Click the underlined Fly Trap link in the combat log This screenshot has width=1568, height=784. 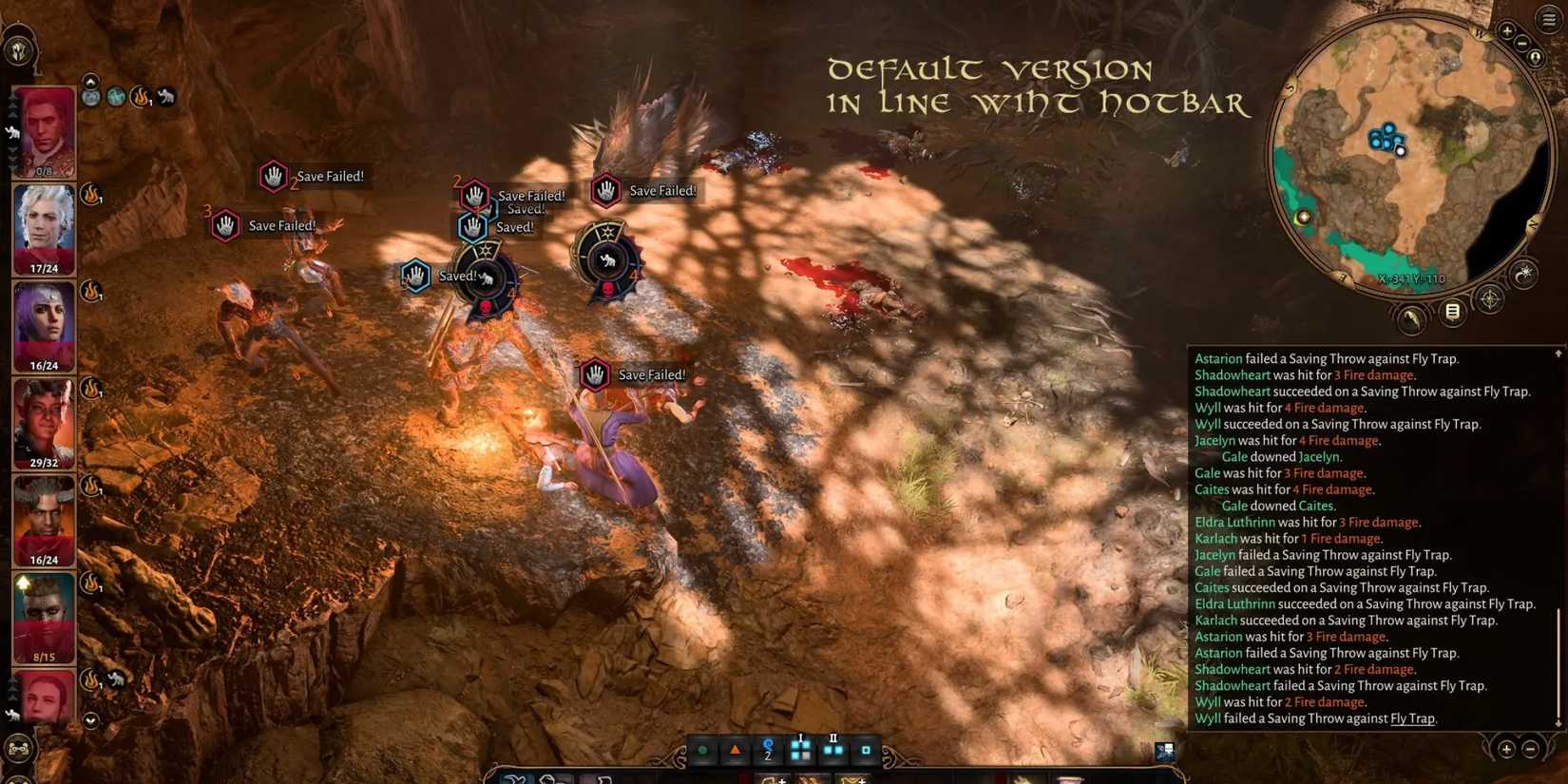[x=1411, y=718]
